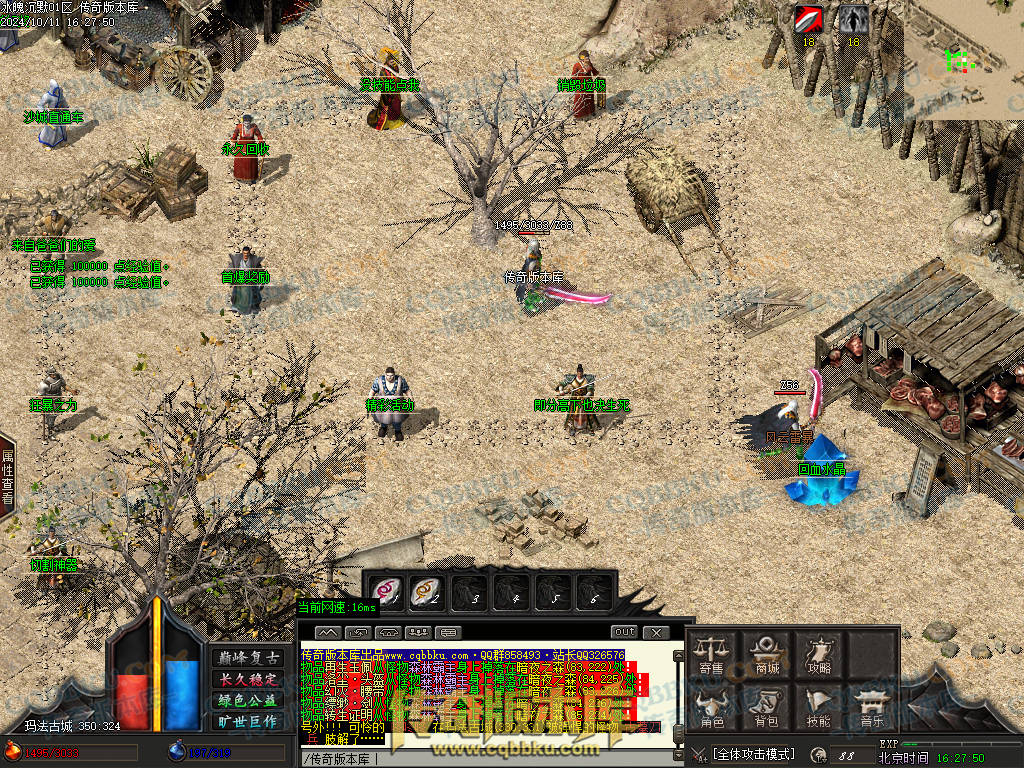Select hotbar slot 1 item

(x=386, y=592)
